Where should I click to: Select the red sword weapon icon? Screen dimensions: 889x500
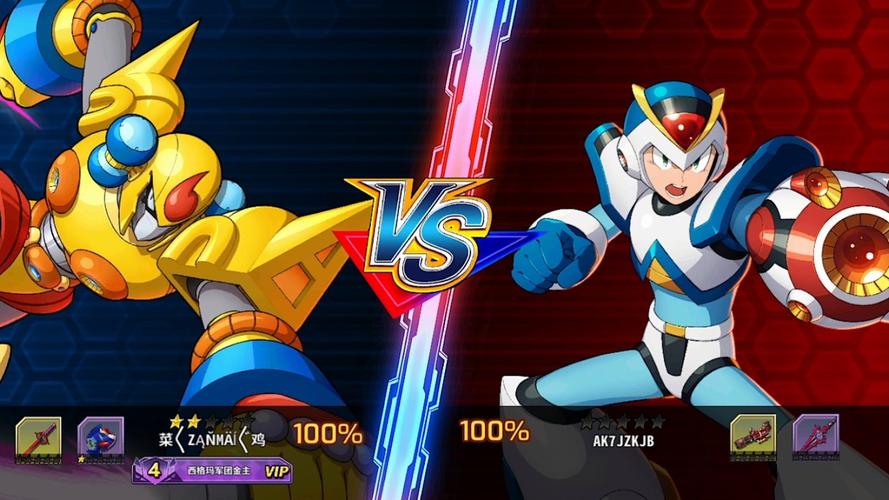point(38,438)
